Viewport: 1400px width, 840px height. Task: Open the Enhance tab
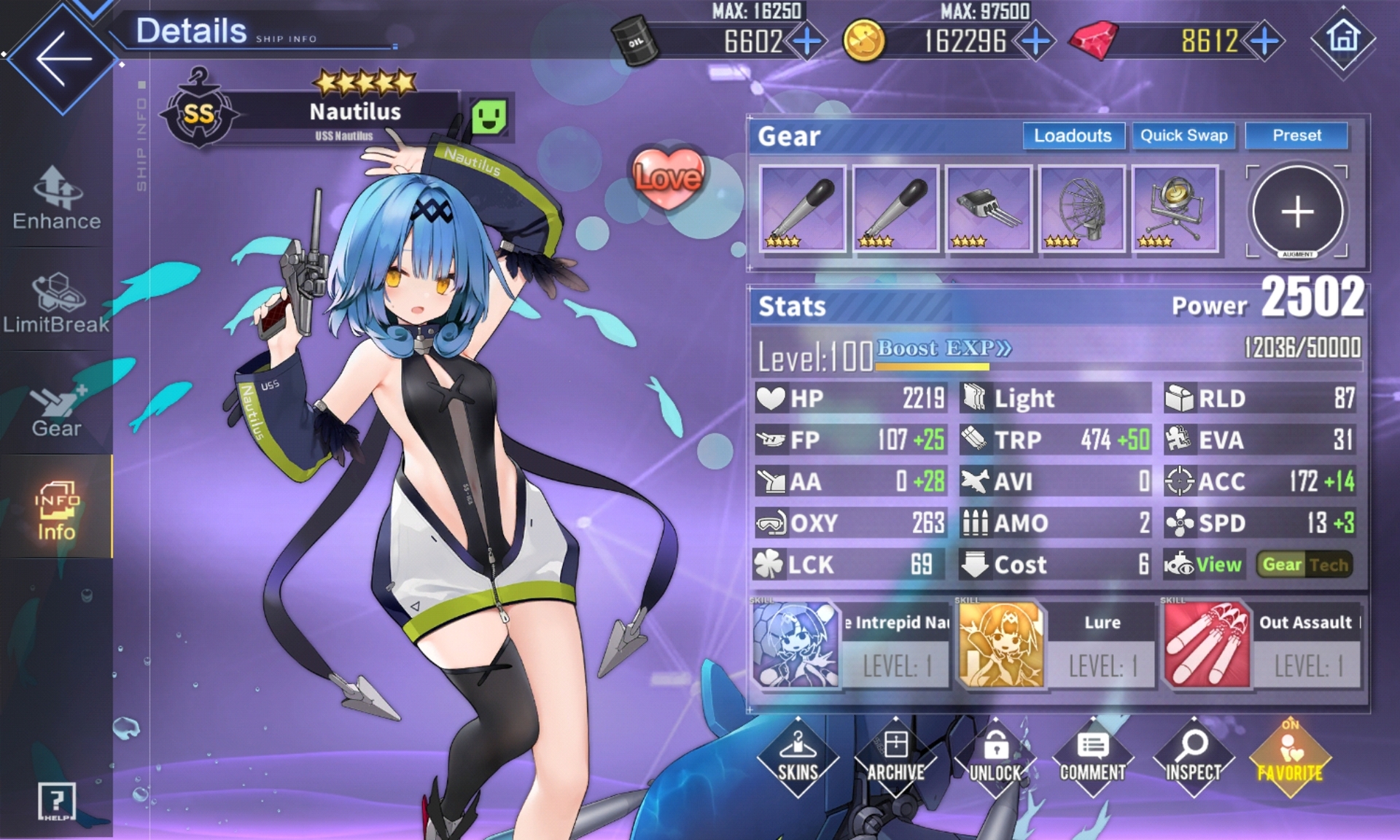[57, 198]
